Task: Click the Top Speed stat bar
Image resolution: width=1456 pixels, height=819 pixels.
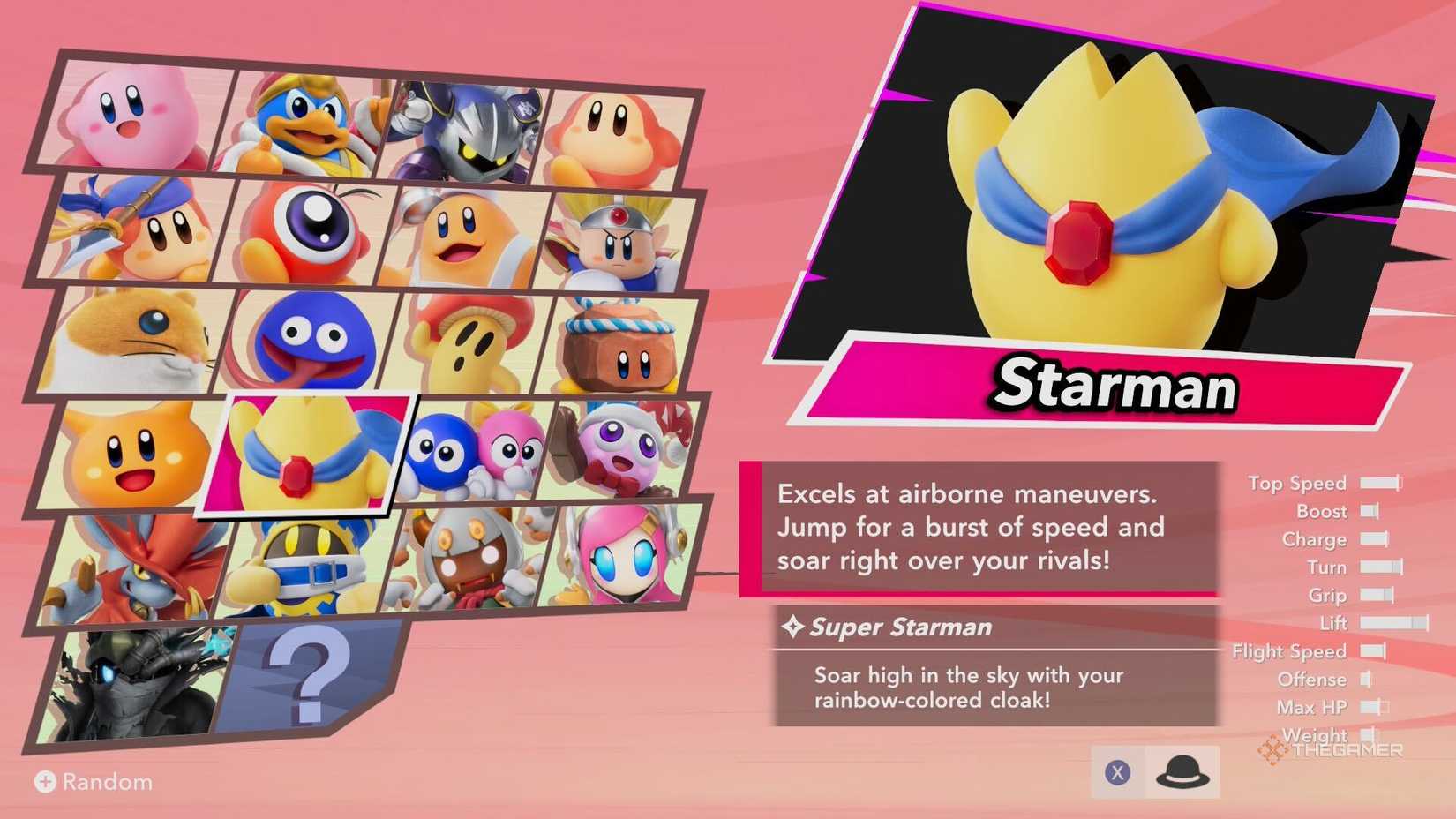Action: [x=1380, y=483]
